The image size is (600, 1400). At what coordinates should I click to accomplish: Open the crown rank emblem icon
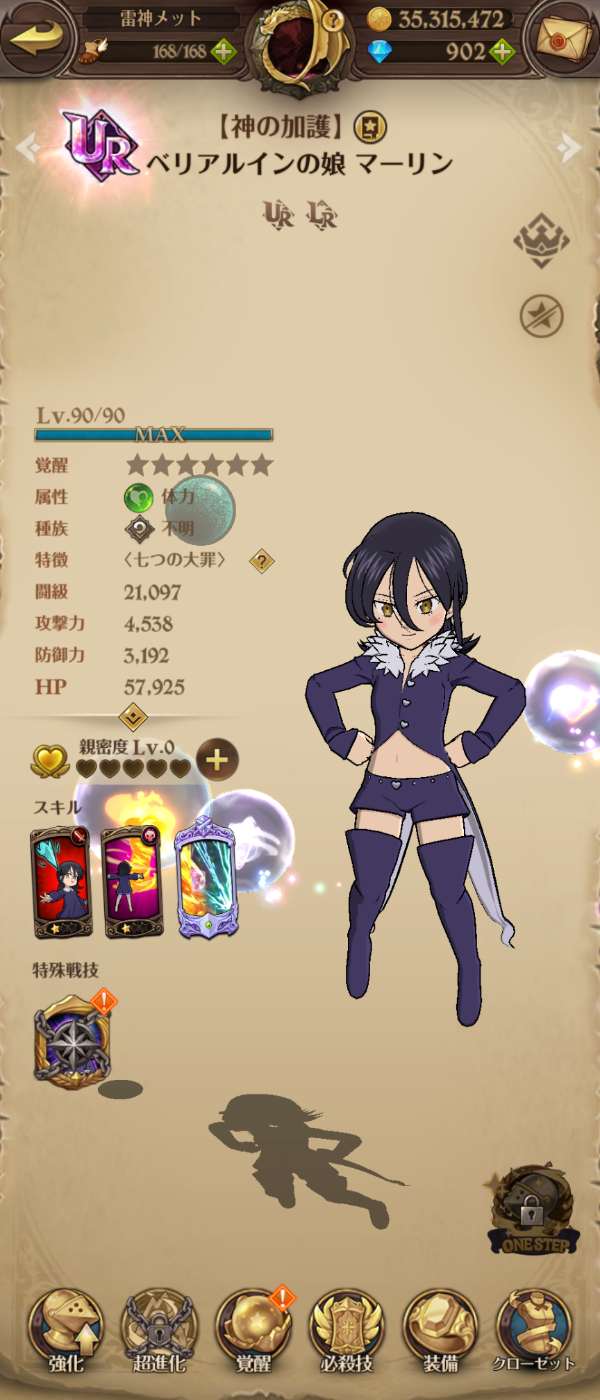click(541, 240)
